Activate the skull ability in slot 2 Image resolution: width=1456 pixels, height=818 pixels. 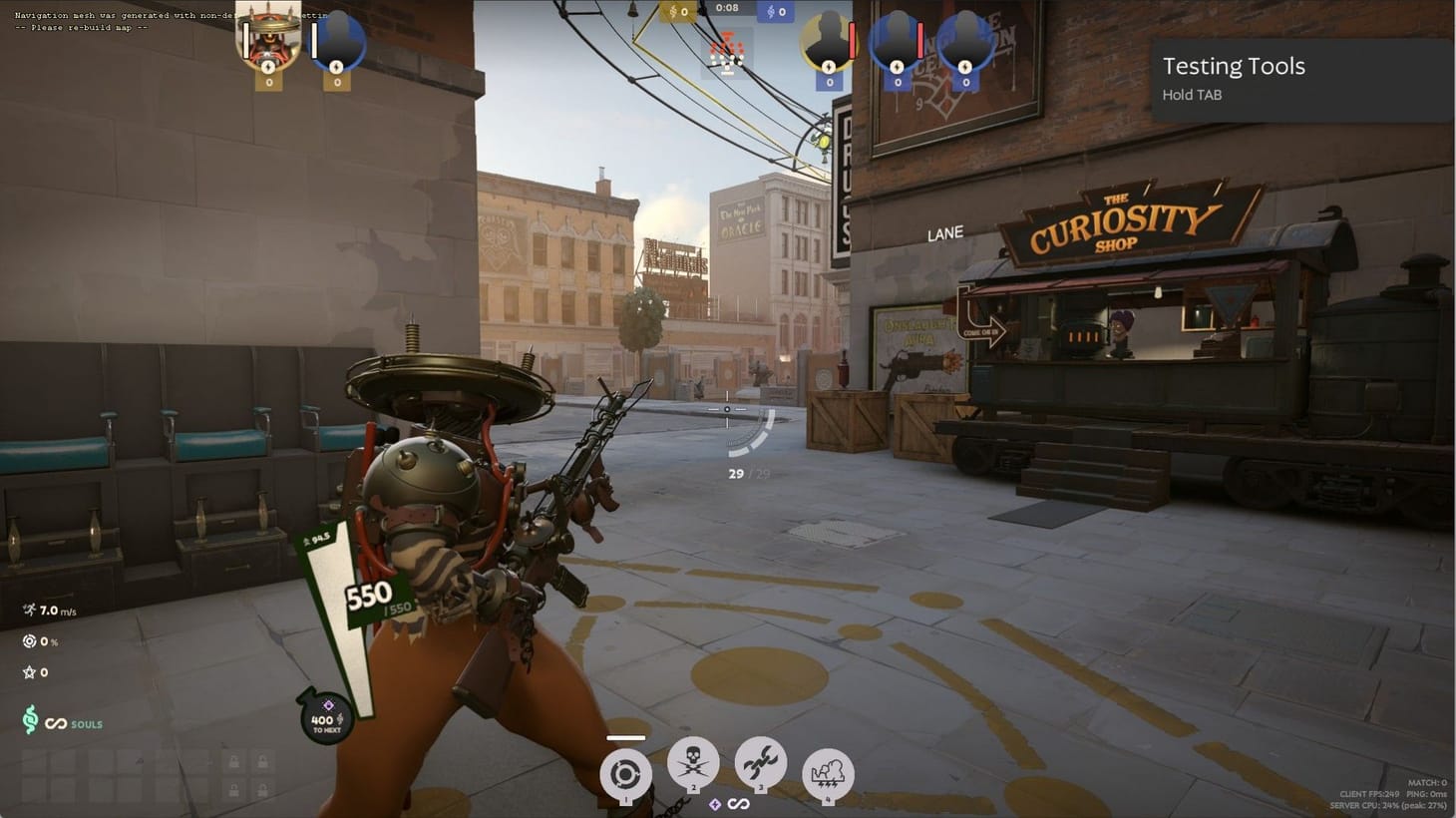pyautogui.click(x=694, y=763)
